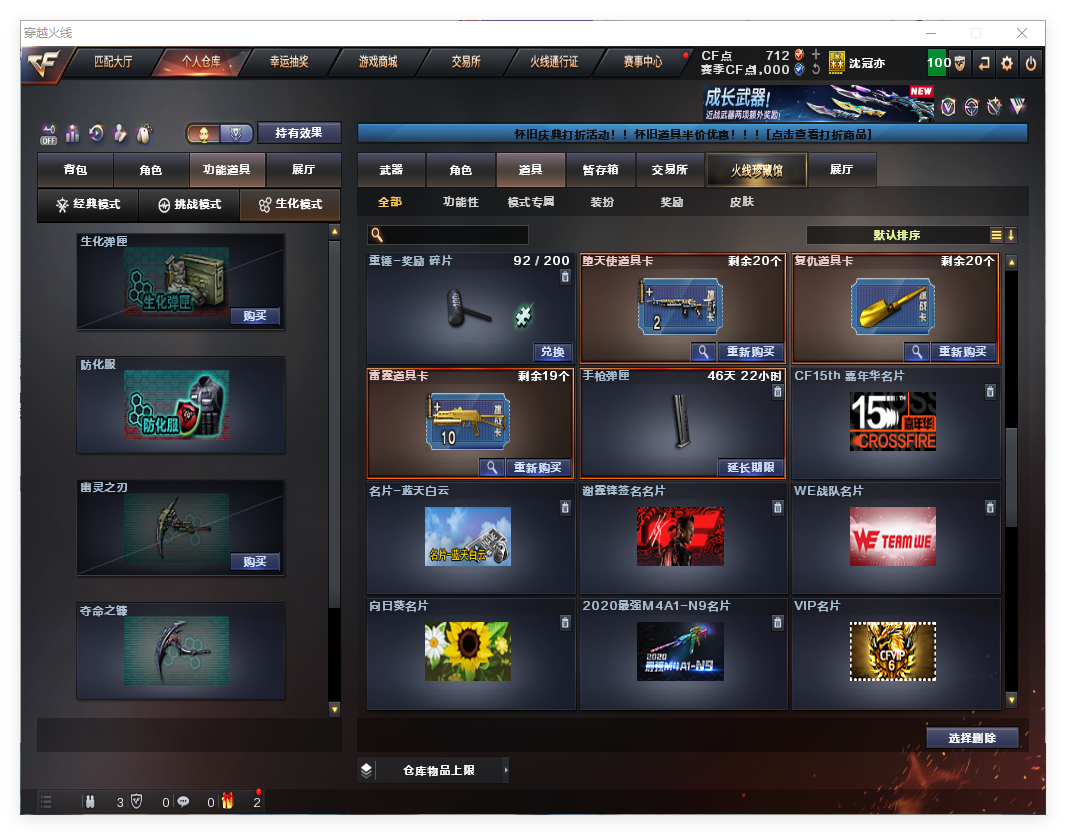Choose the 经典模式 classic mode tab
This screenshot has height=835, width=1066.
[x=88, y=204]
